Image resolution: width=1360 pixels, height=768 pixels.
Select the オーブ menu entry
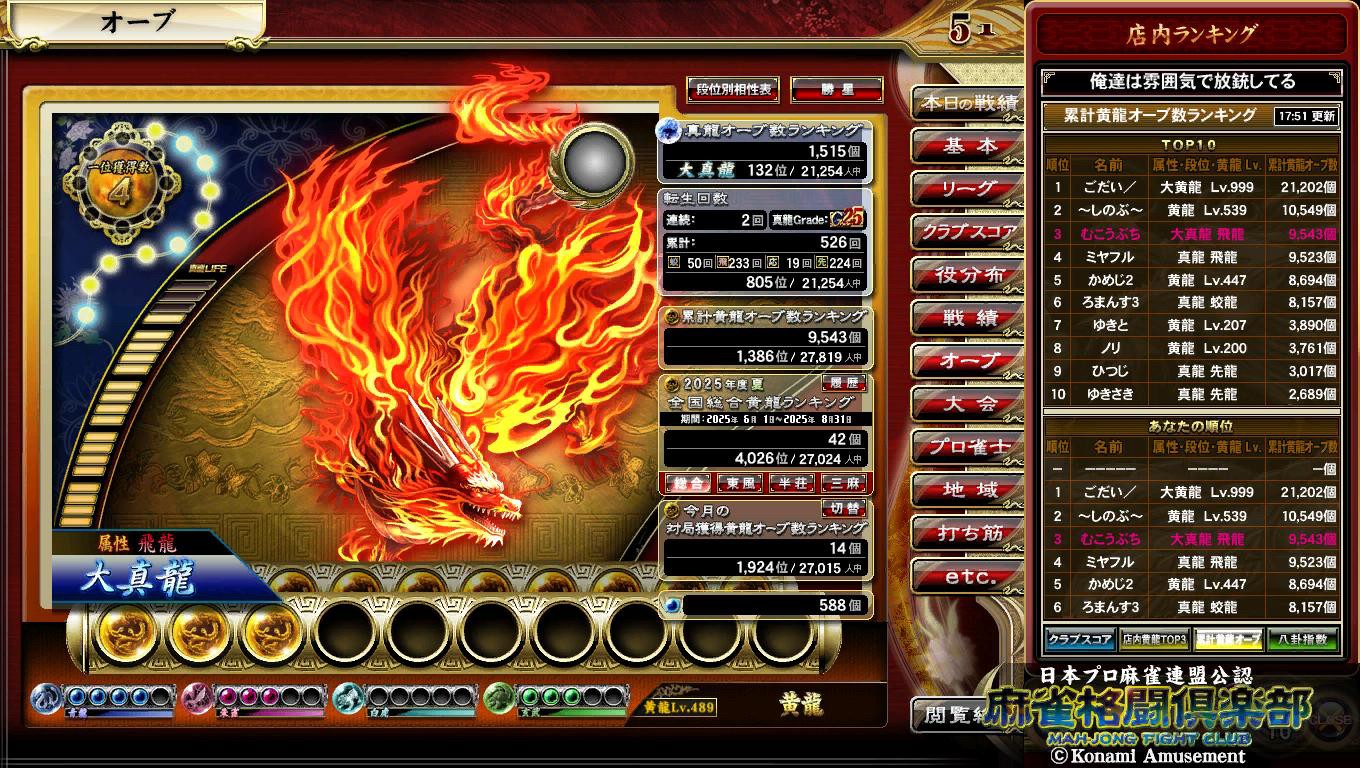coord(967,361)
